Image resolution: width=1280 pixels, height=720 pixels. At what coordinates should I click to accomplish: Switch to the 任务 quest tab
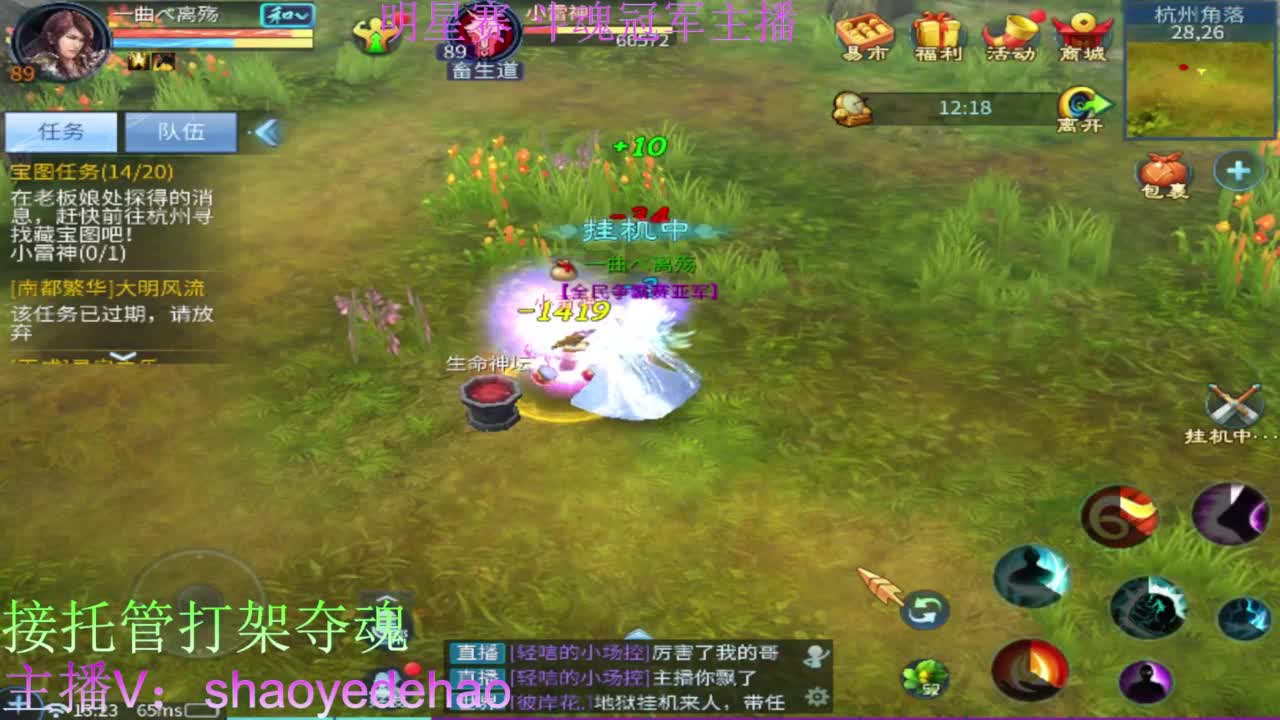60,131
